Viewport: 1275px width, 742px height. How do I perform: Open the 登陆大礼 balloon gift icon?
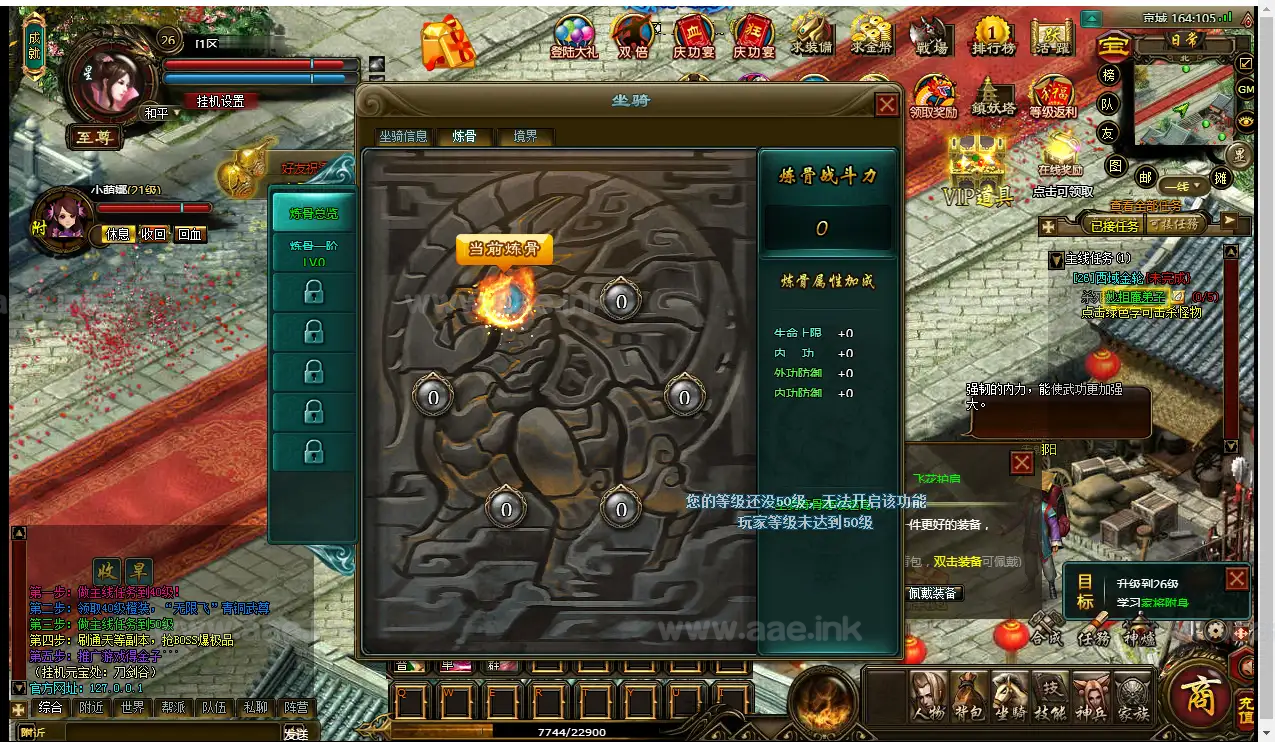click(x=573, y=38)
